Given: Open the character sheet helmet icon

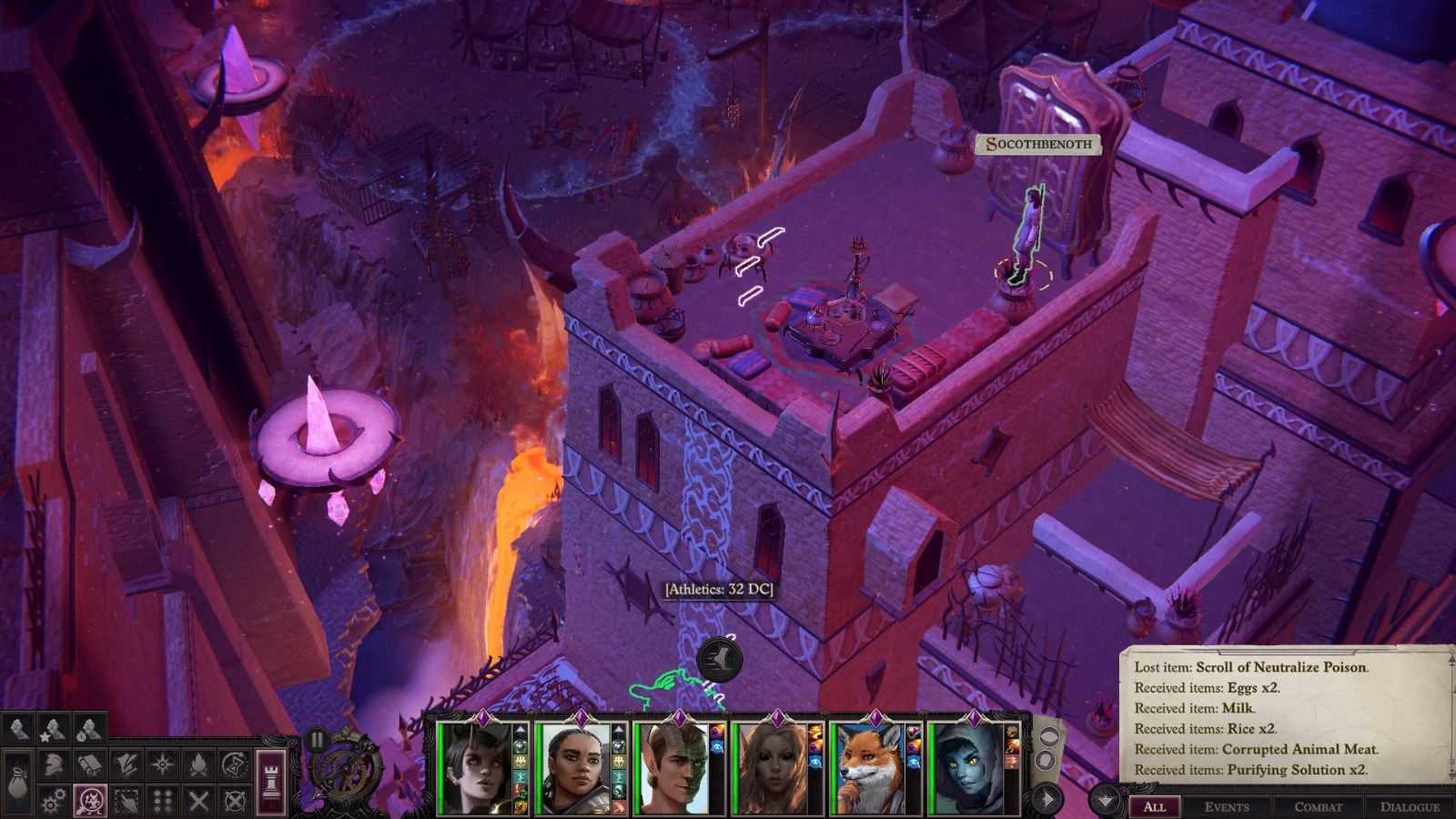Looking at the screenshot, I should (54, 765).
